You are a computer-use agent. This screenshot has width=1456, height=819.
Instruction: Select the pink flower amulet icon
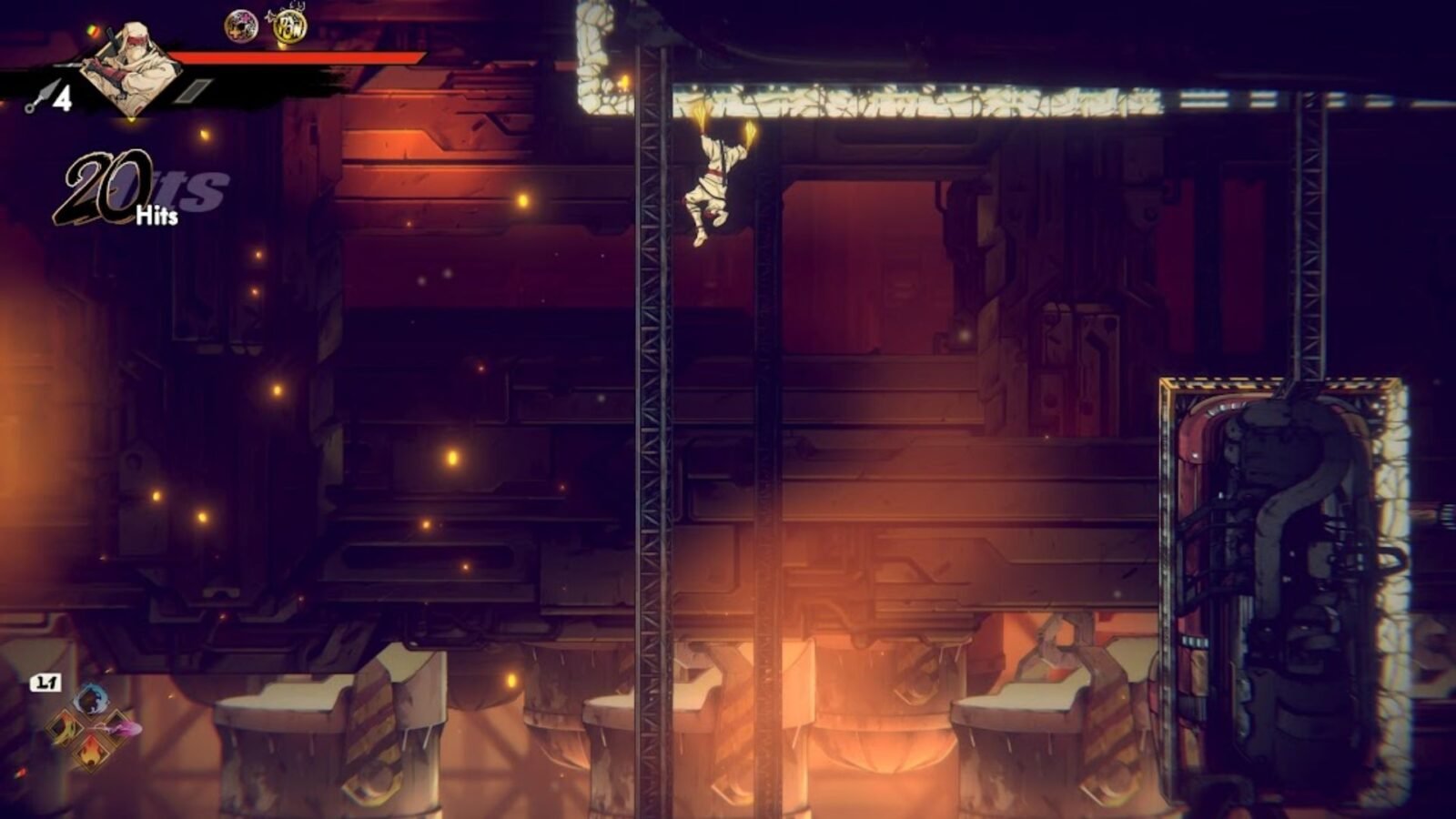pyautogui.click(x=241, y=26)
